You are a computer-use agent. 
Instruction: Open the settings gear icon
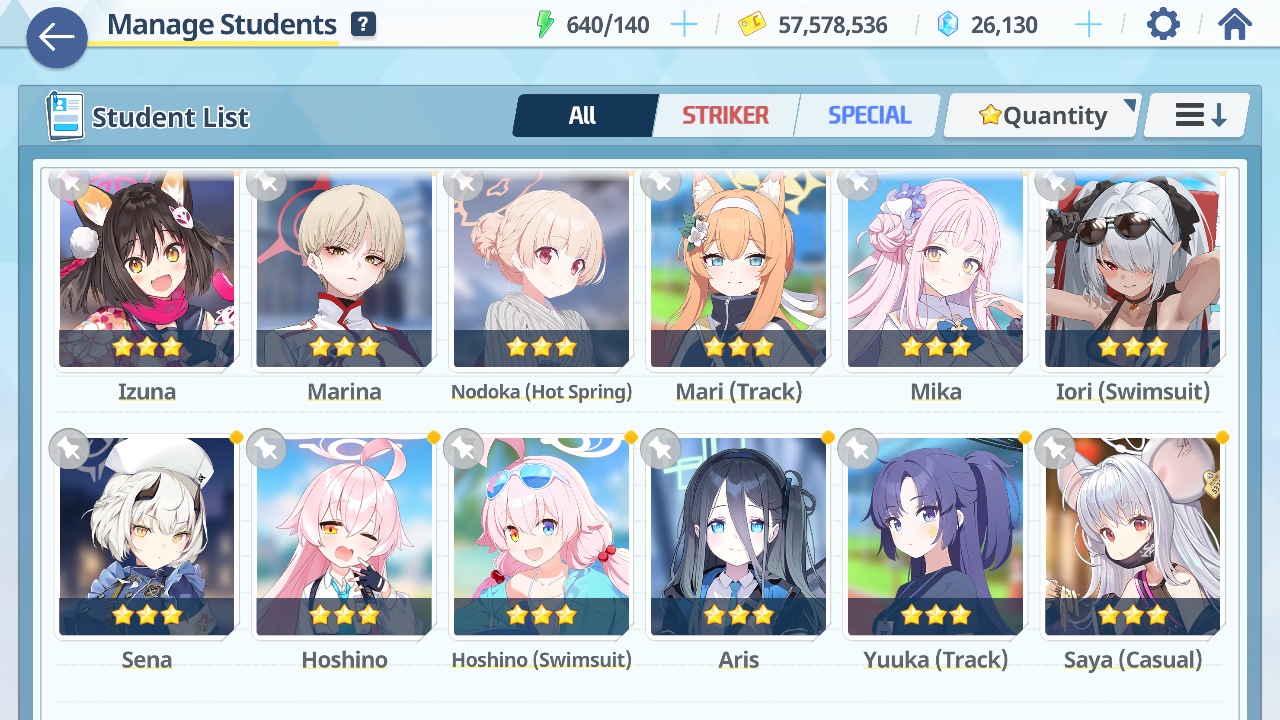[1163, 24]
